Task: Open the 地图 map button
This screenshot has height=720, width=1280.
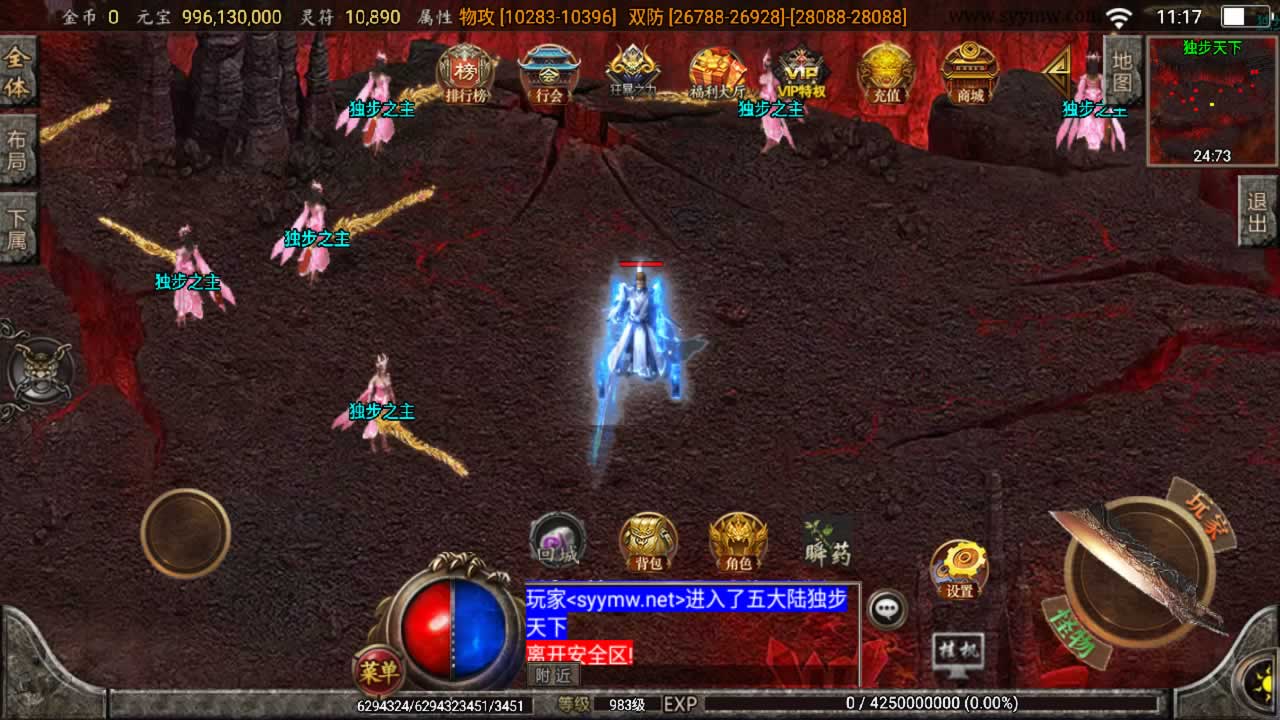Action: (1122, 70)
